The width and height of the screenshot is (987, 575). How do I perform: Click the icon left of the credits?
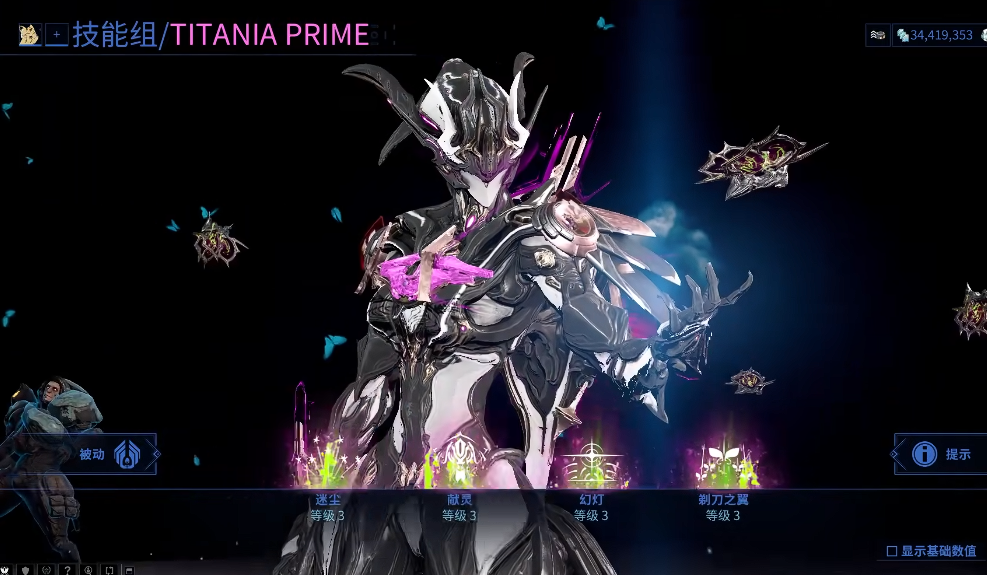(877, 35)
